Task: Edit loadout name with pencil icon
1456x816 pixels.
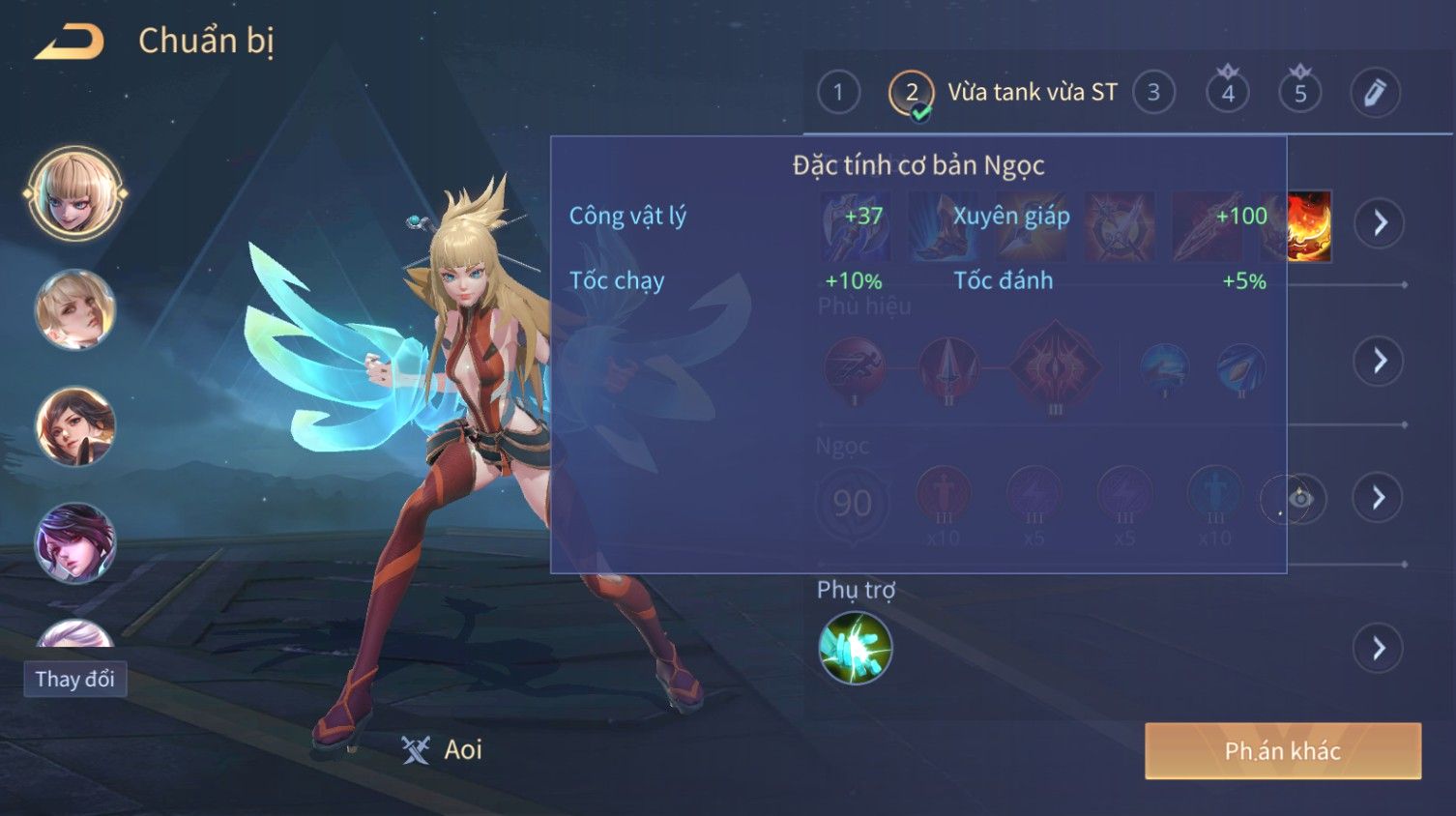Action: point(1375,93)
